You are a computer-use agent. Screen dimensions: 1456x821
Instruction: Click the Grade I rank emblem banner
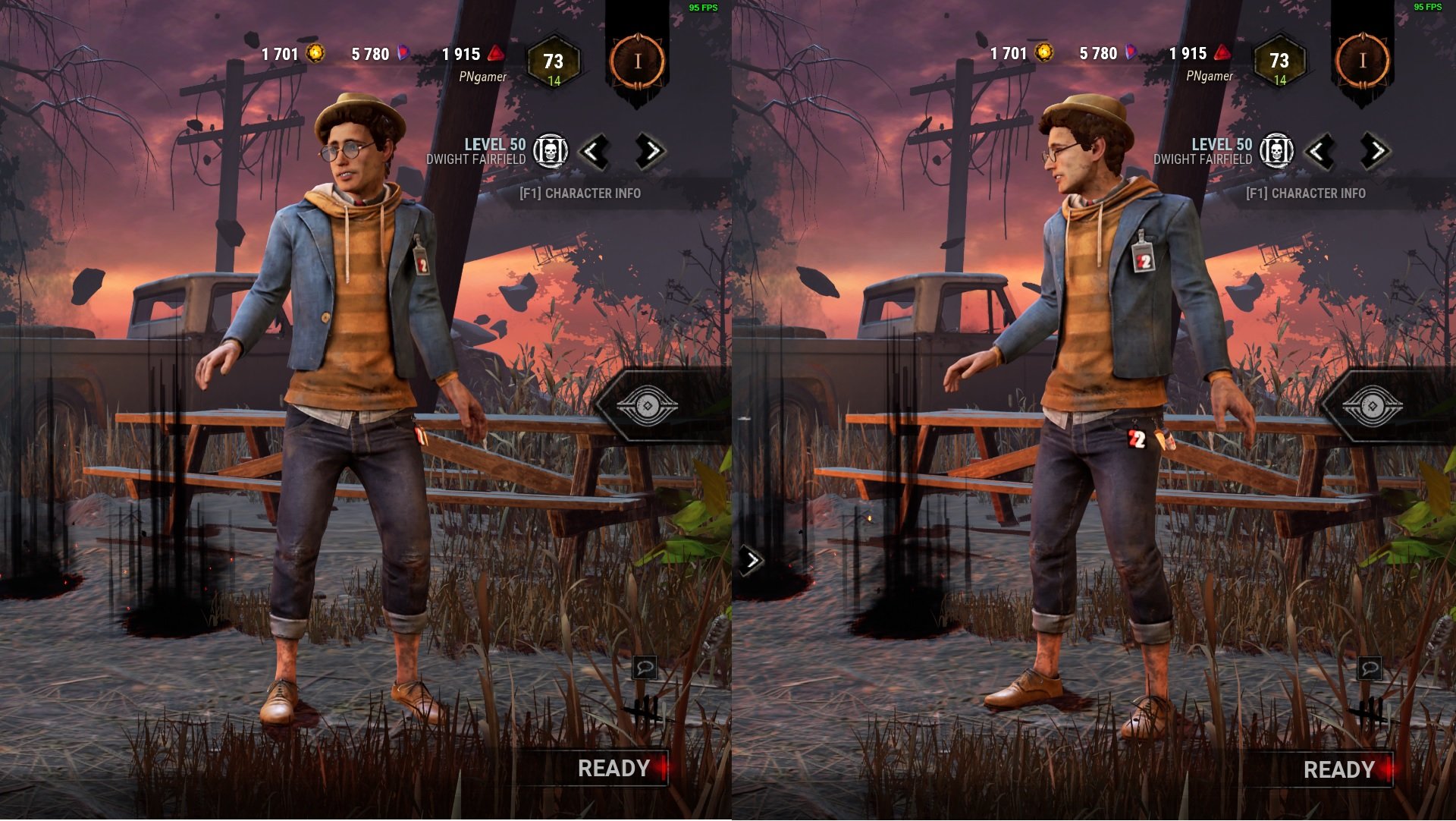(639, 61)
